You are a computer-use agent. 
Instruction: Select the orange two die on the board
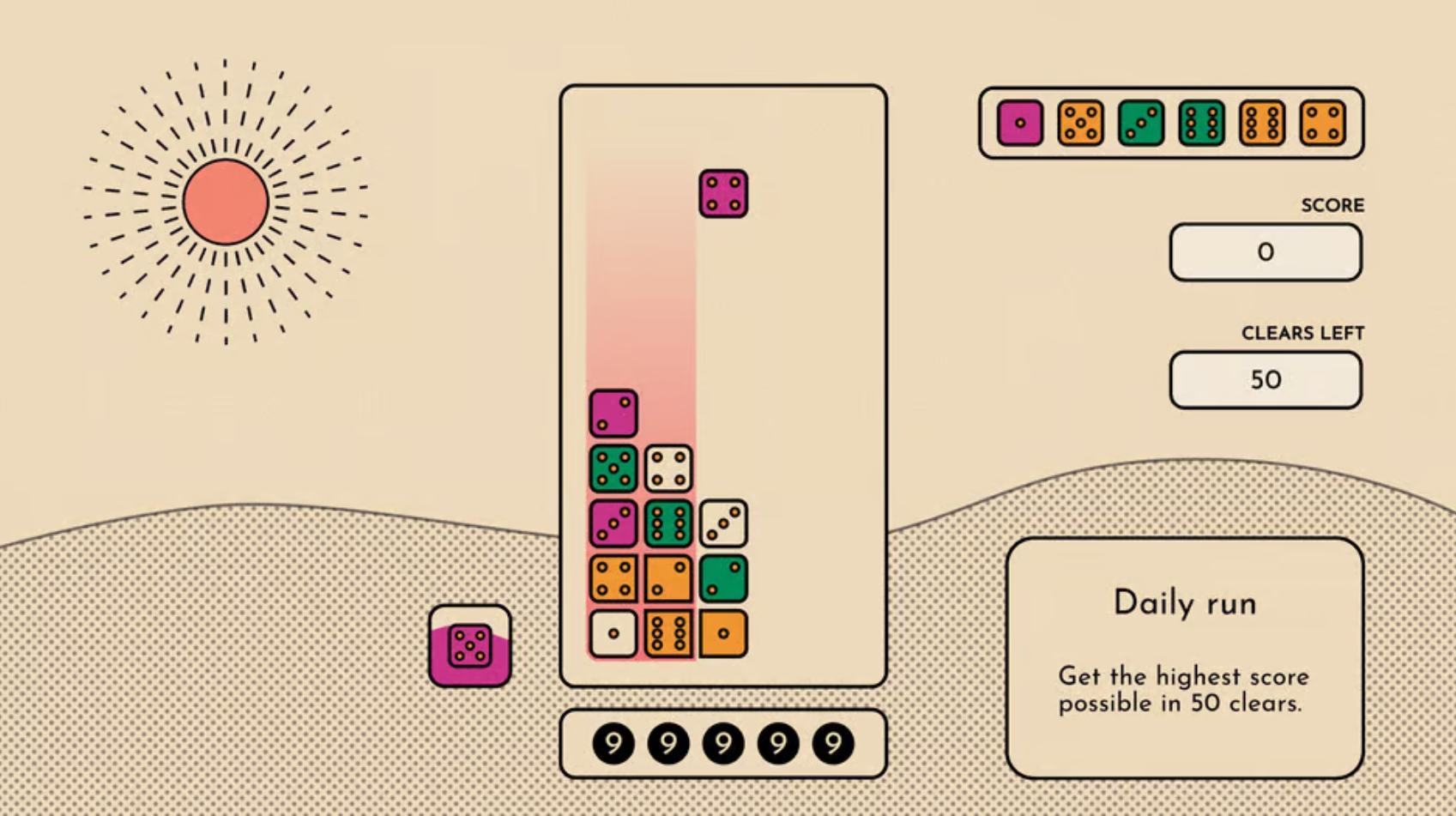pyautogui.click(x=668, y=578)
